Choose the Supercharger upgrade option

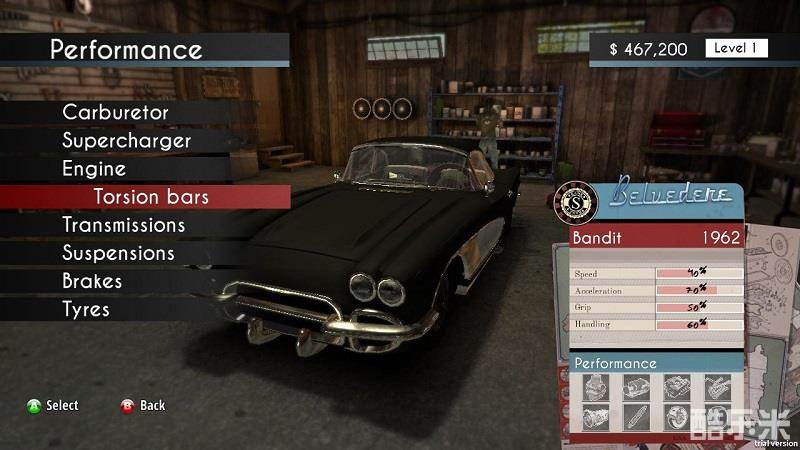click(x=126, y=141)
